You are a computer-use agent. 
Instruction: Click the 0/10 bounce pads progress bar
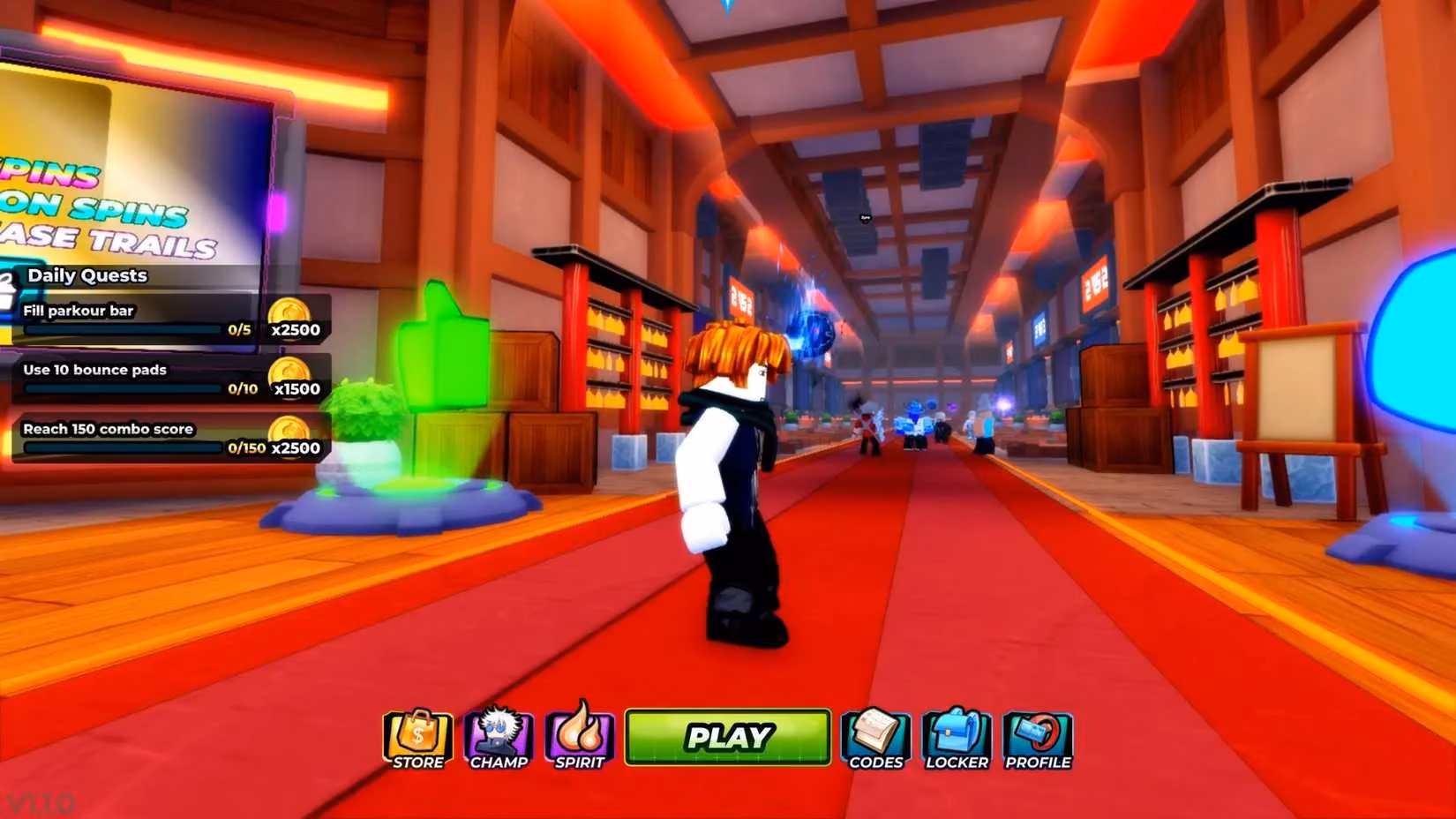[x=124, y=387]
